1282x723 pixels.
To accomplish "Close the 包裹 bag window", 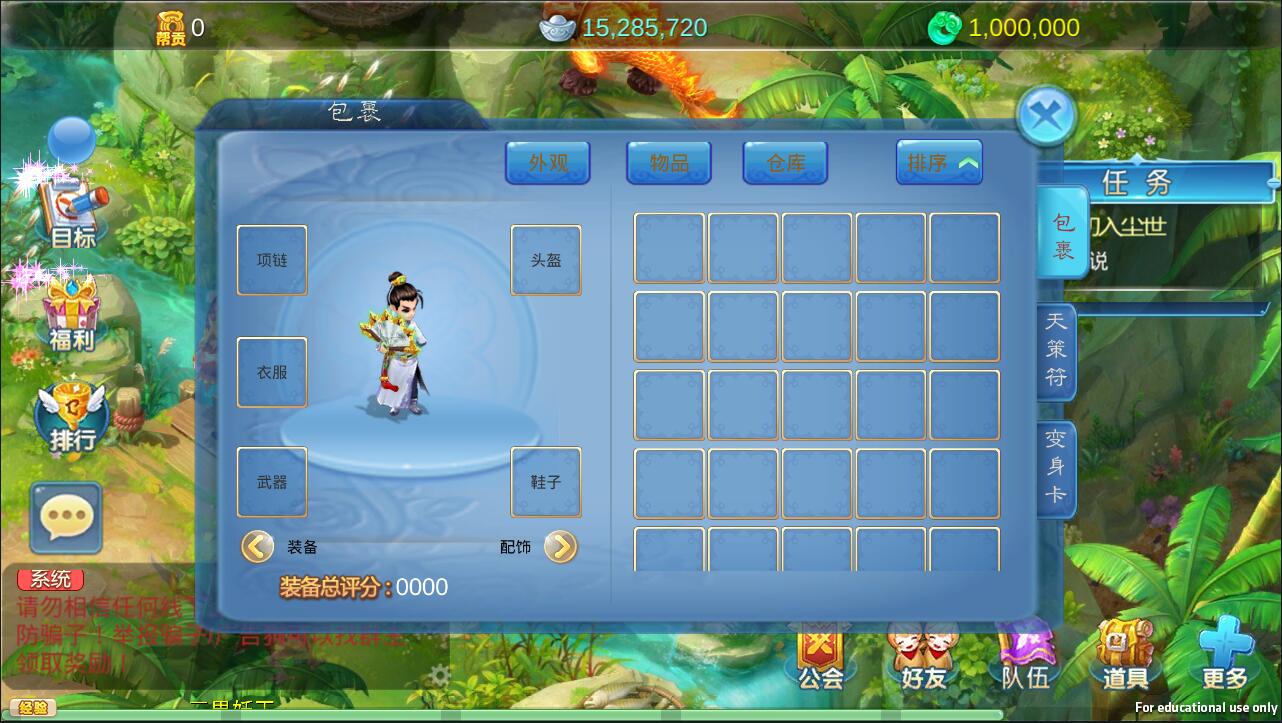I will 1046,116.
